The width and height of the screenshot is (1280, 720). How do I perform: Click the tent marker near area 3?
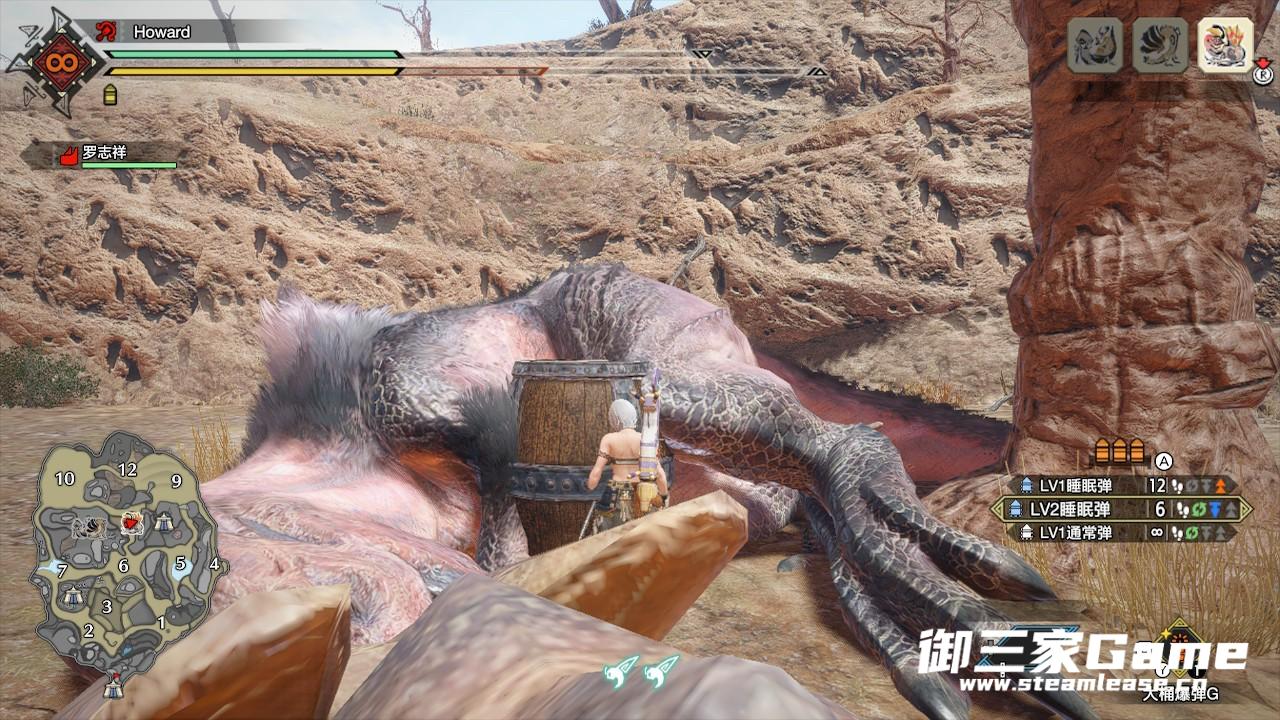coord(73,597)
